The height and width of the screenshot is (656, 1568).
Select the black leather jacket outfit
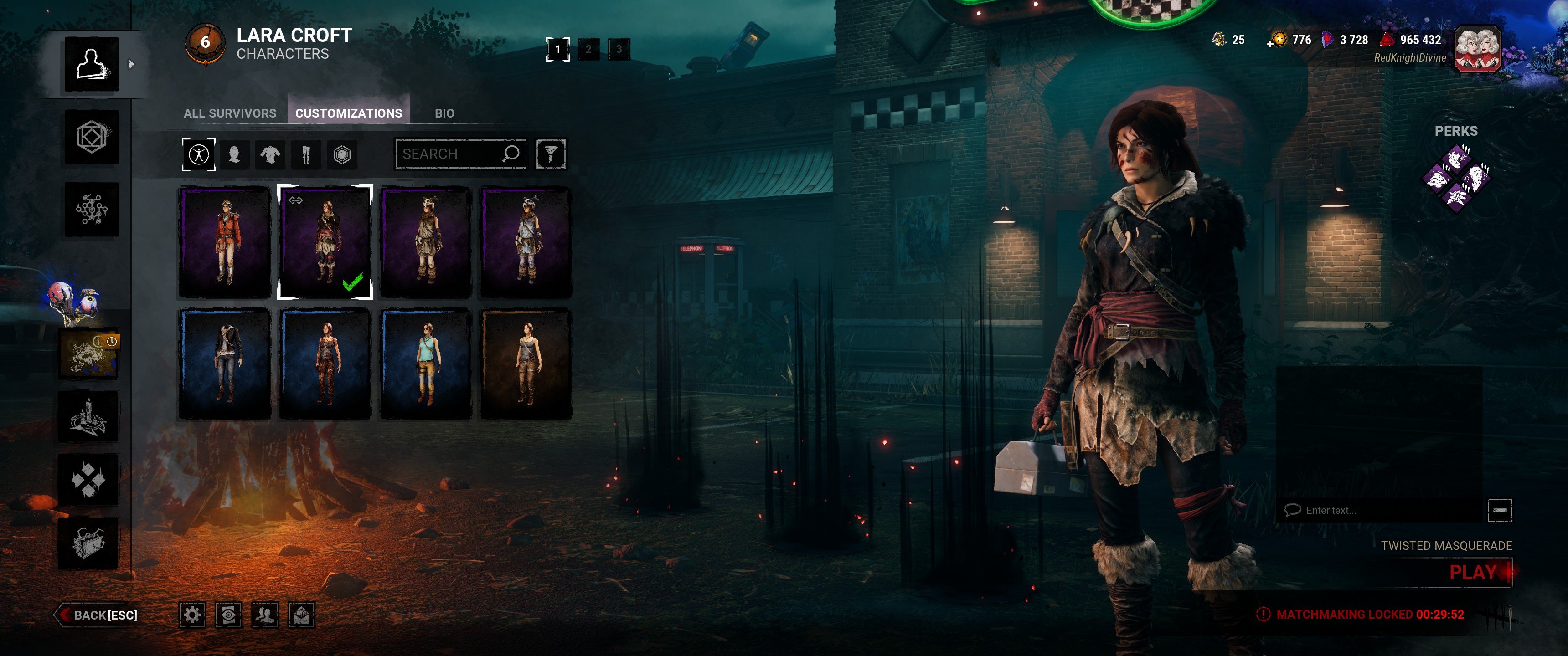(x=225, y=363)
